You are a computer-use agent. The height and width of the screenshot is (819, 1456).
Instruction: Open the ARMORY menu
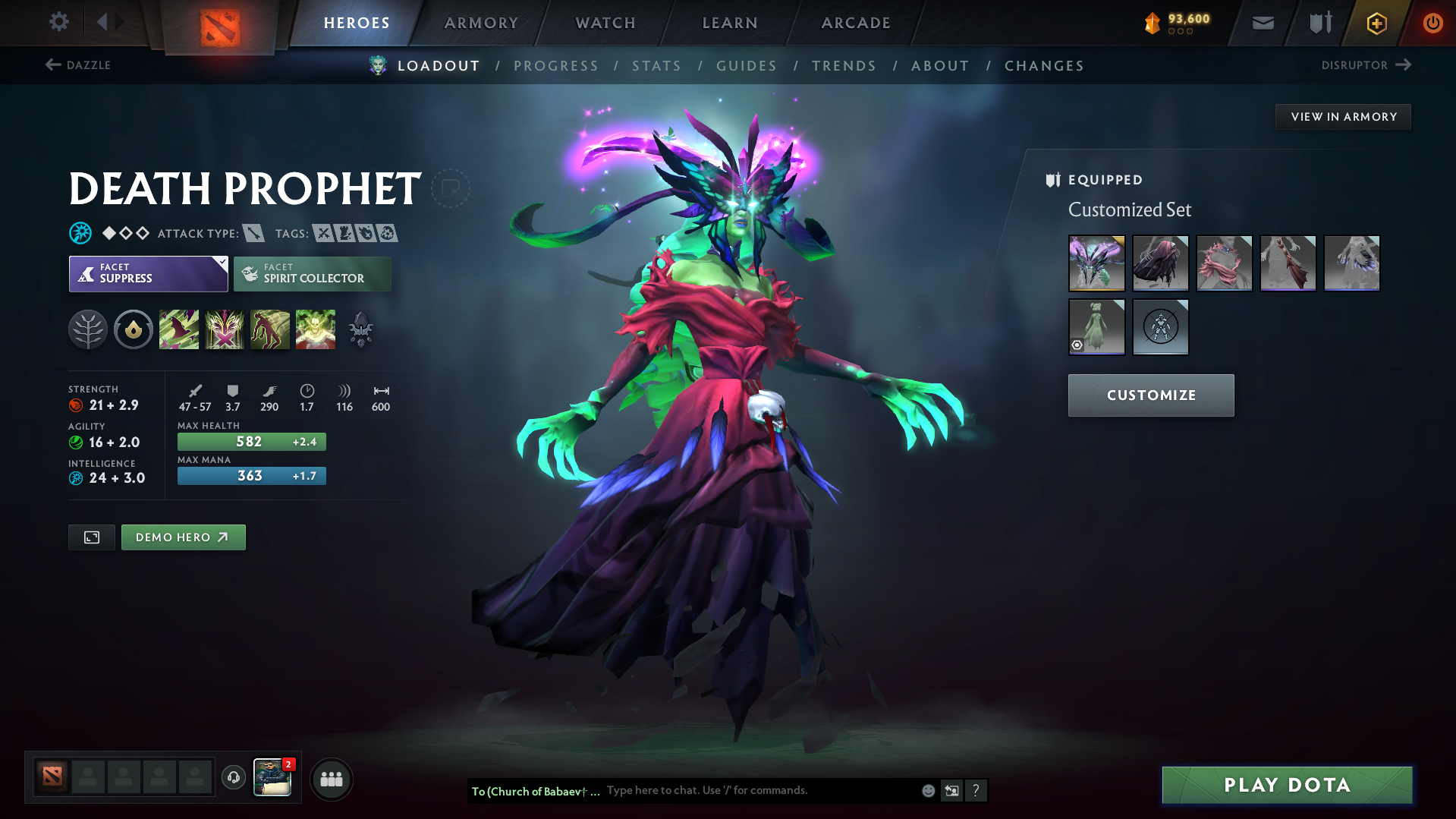481,23
